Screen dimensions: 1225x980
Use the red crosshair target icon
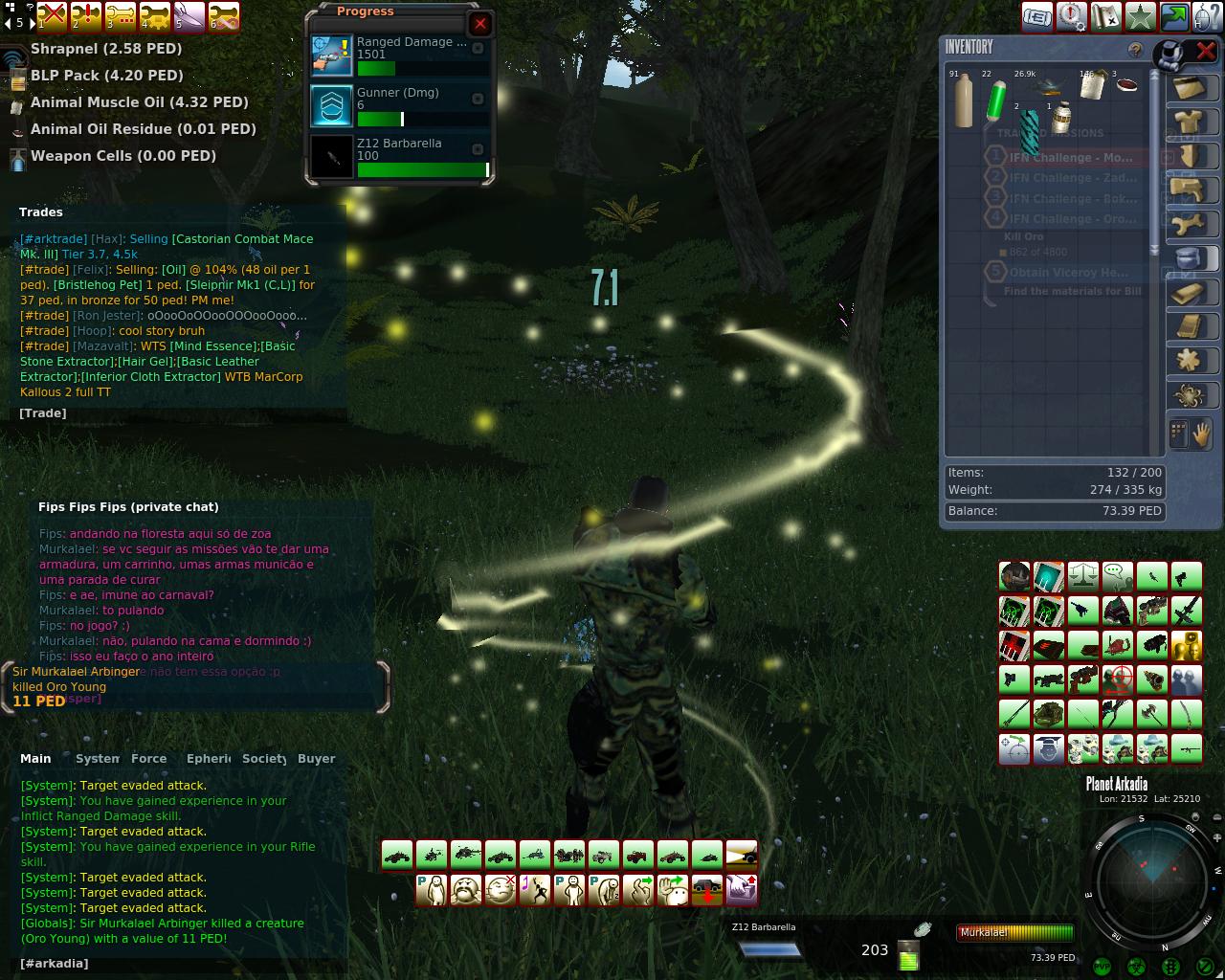[1118, 679]
